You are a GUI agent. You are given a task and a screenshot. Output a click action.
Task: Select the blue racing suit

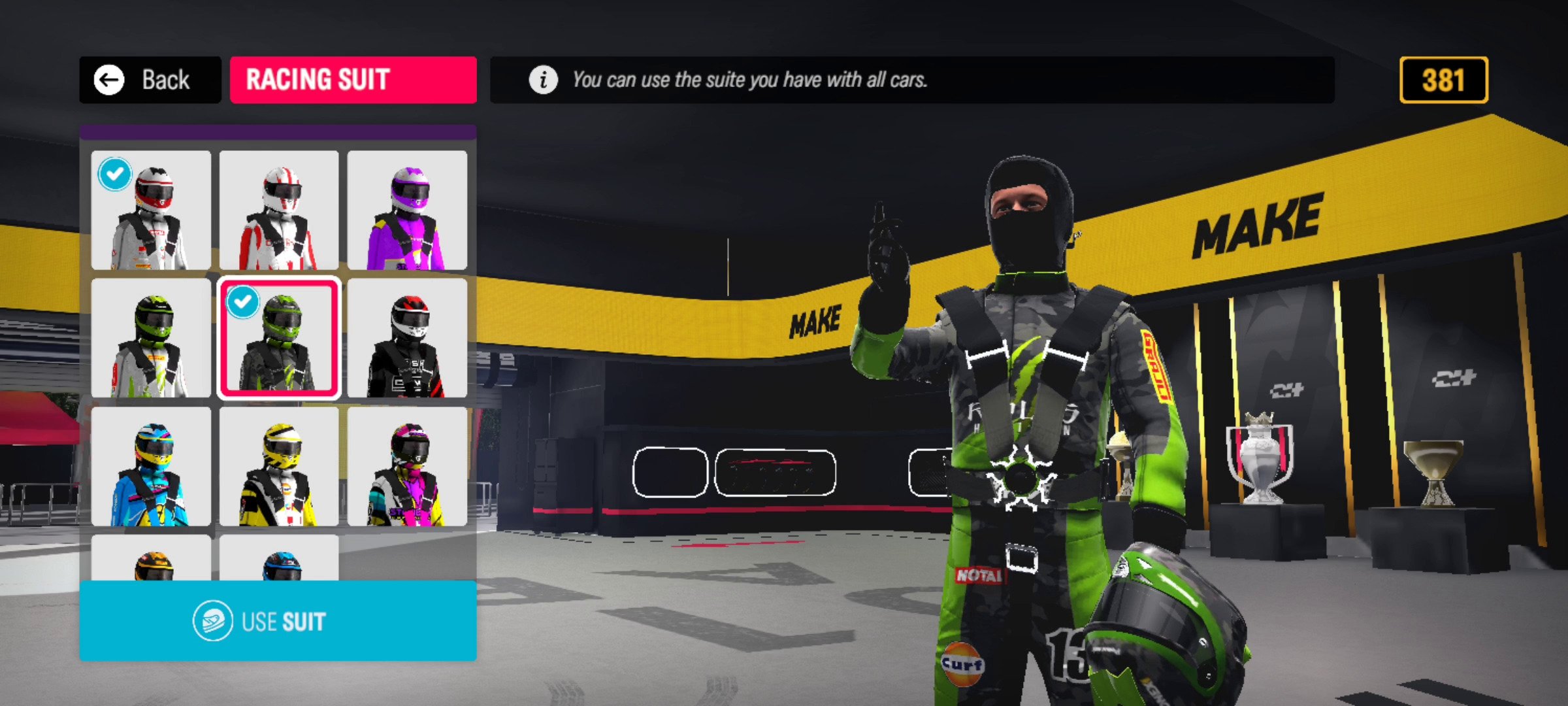click(x=151, y=466)
